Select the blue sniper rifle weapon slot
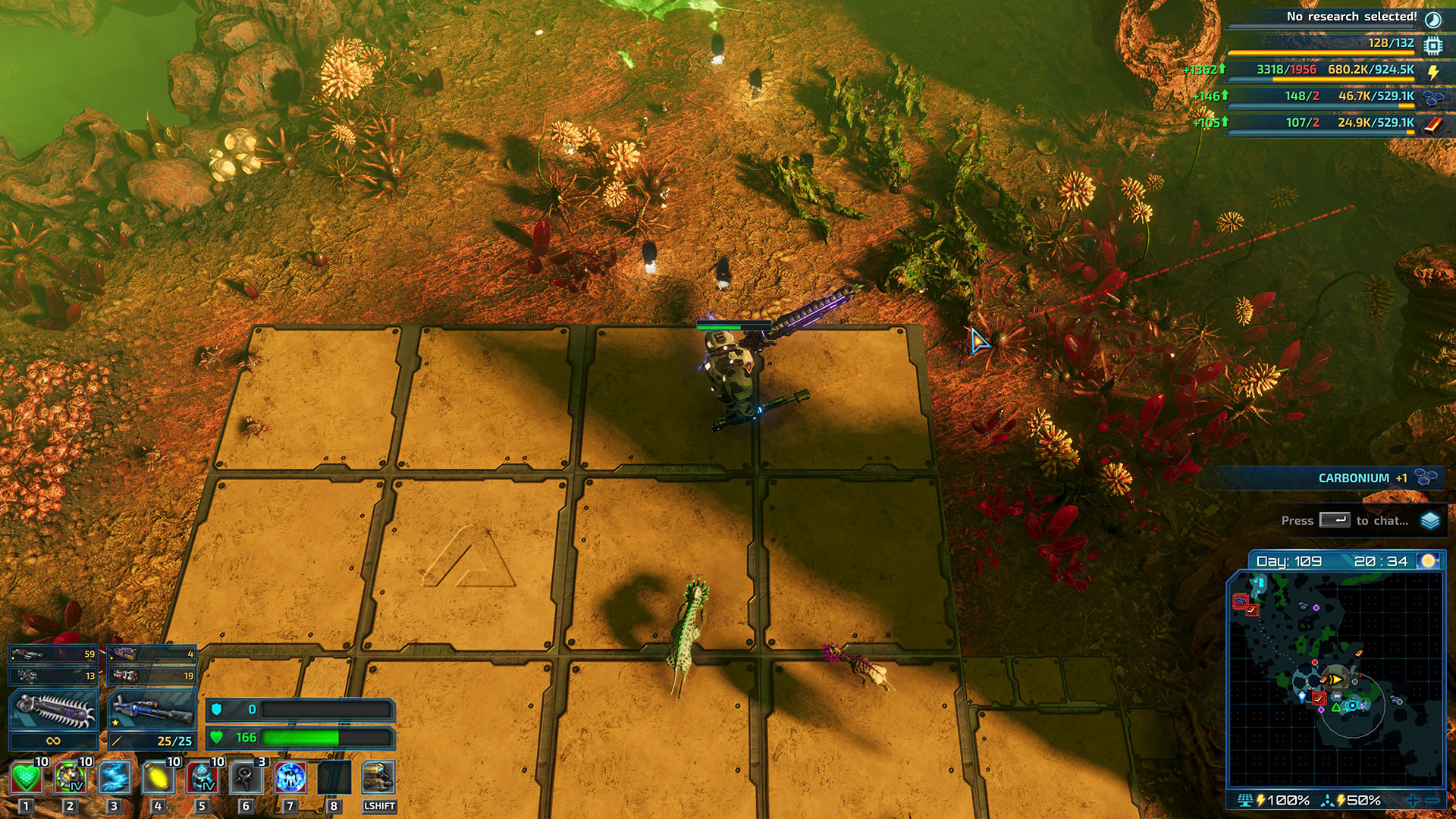The image size is (1456, 819). (x=152, y=711)
